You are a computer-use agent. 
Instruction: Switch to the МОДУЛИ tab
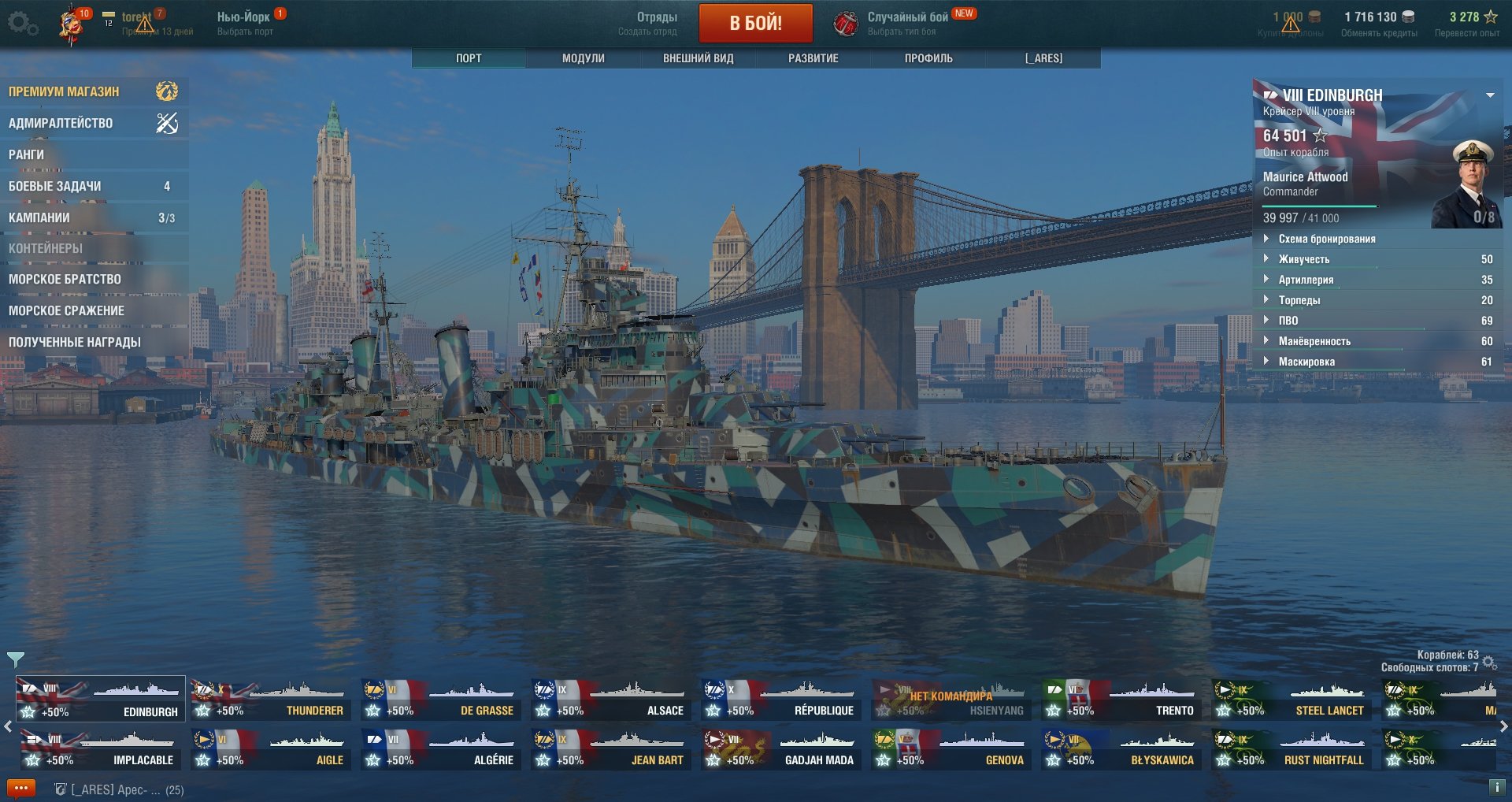(583, 58)
